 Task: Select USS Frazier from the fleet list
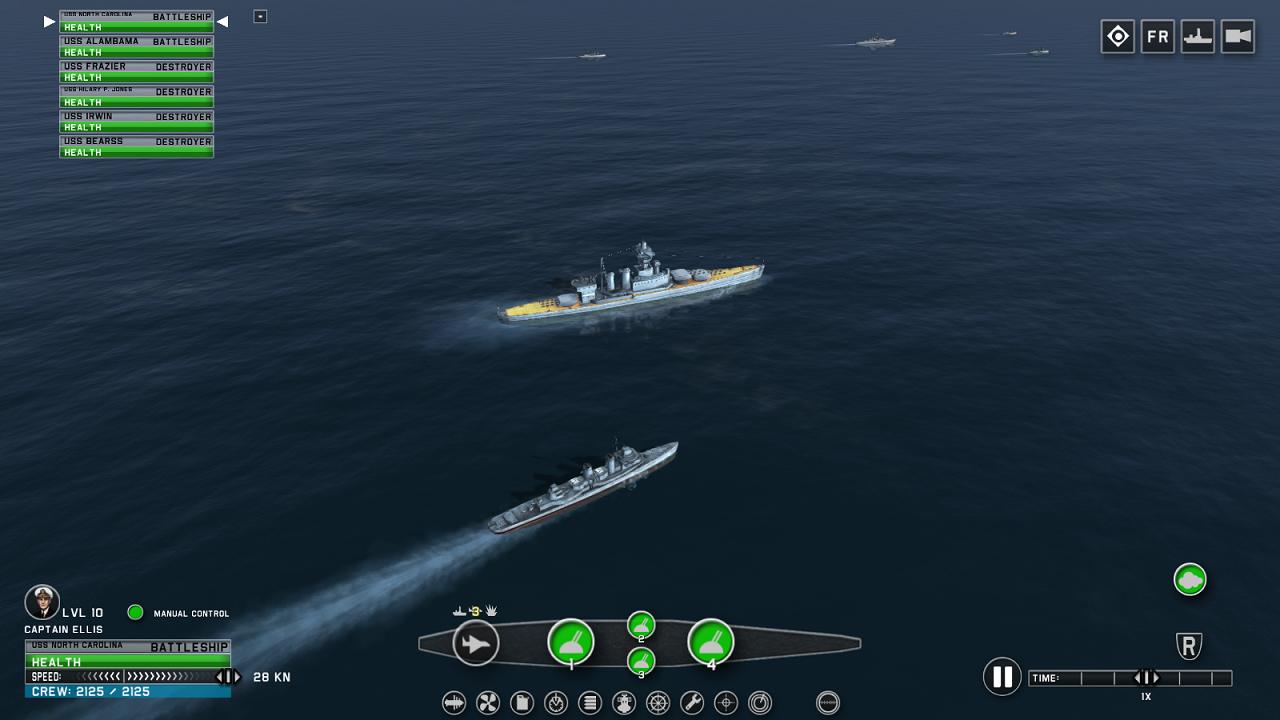(136, 66)
